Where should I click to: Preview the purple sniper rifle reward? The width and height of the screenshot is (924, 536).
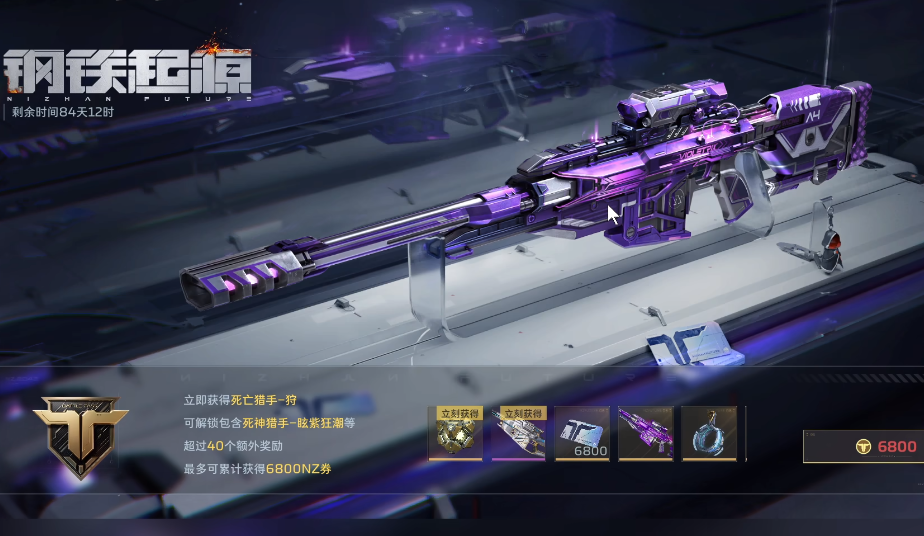[x=645, y=434]
